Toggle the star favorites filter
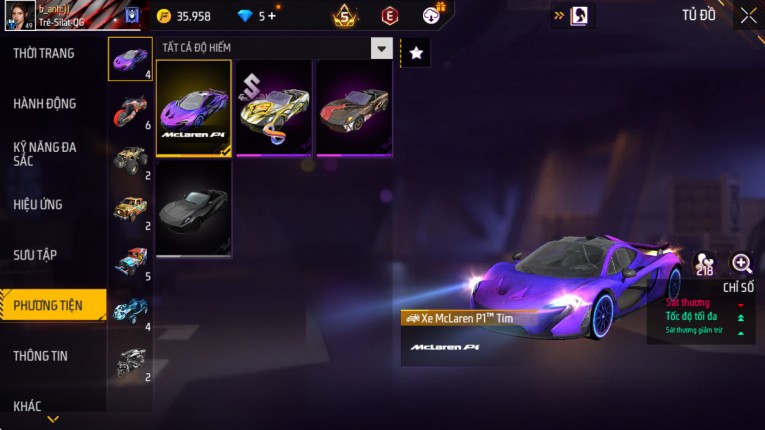765x430 pixels. [416, 53]
